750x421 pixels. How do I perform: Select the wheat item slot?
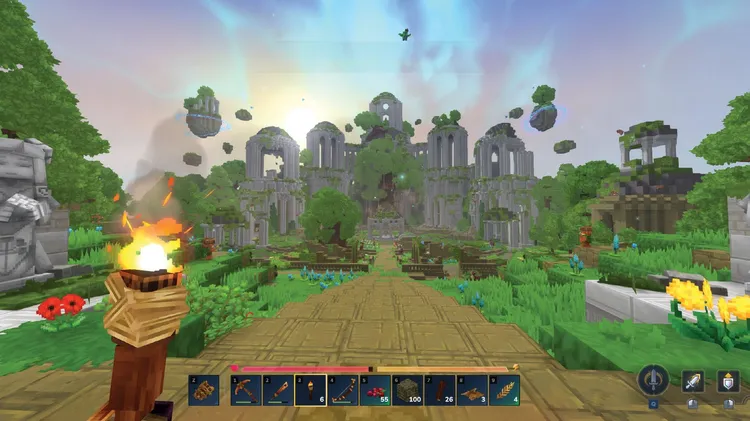point(505,390)
